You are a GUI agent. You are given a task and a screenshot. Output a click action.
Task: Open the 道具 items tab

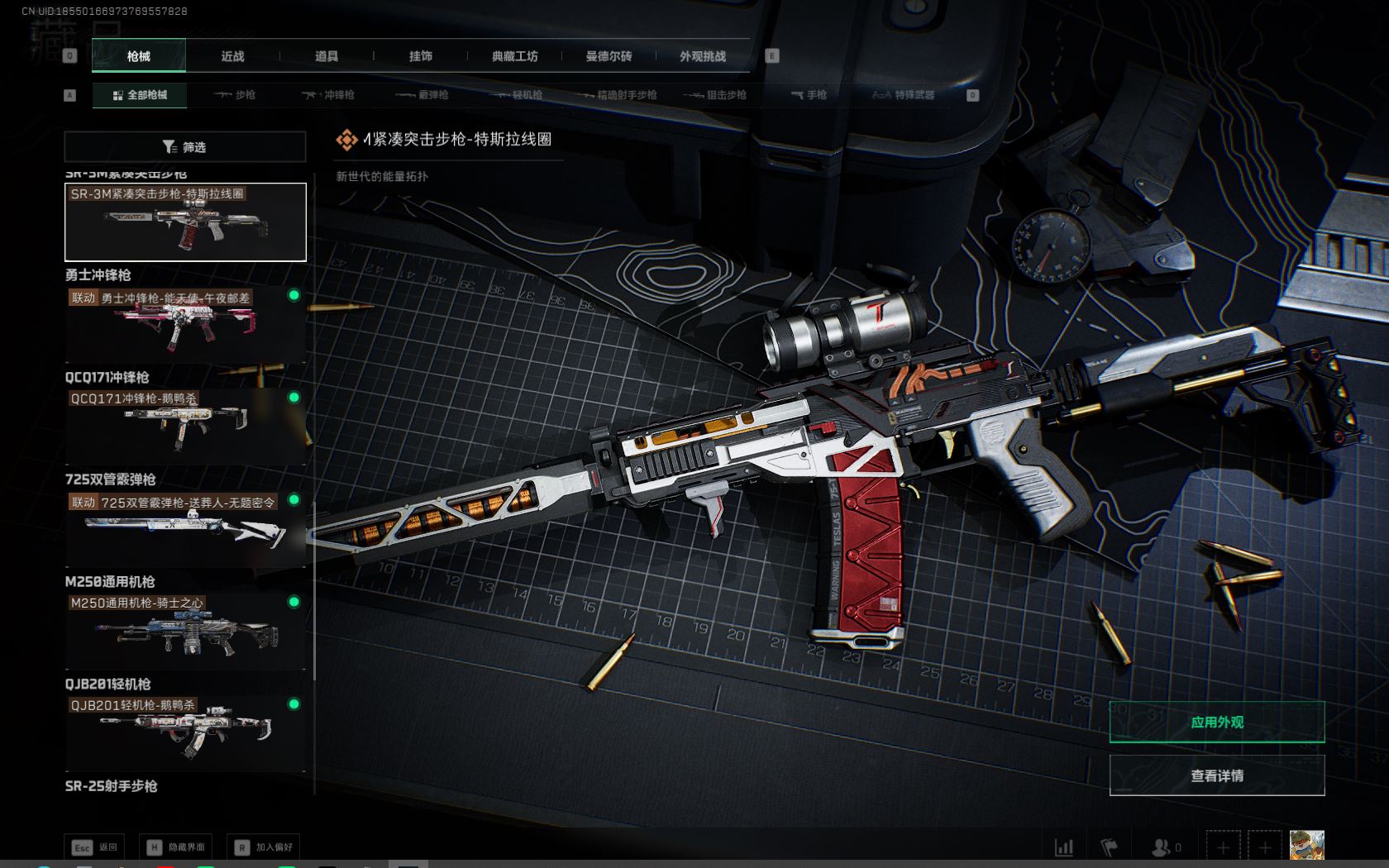327,56
